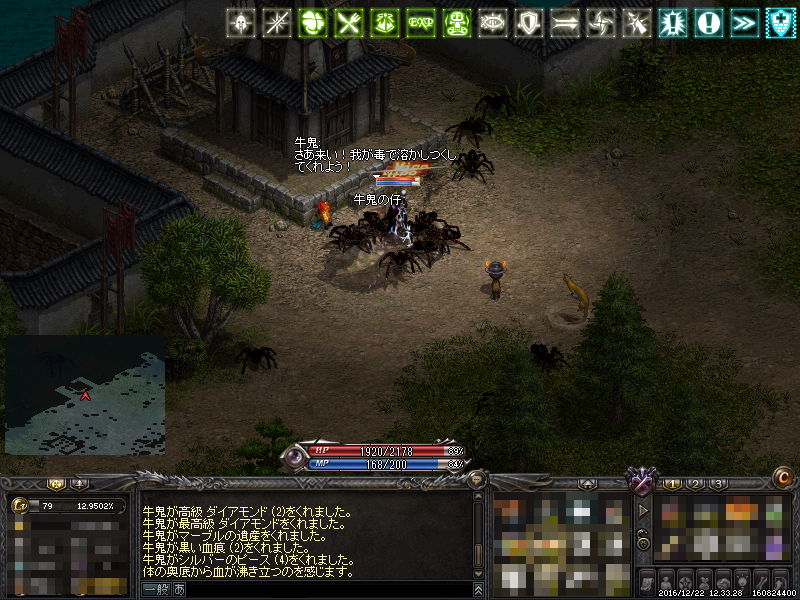Select the teal cross shield icon

[781, 23]
